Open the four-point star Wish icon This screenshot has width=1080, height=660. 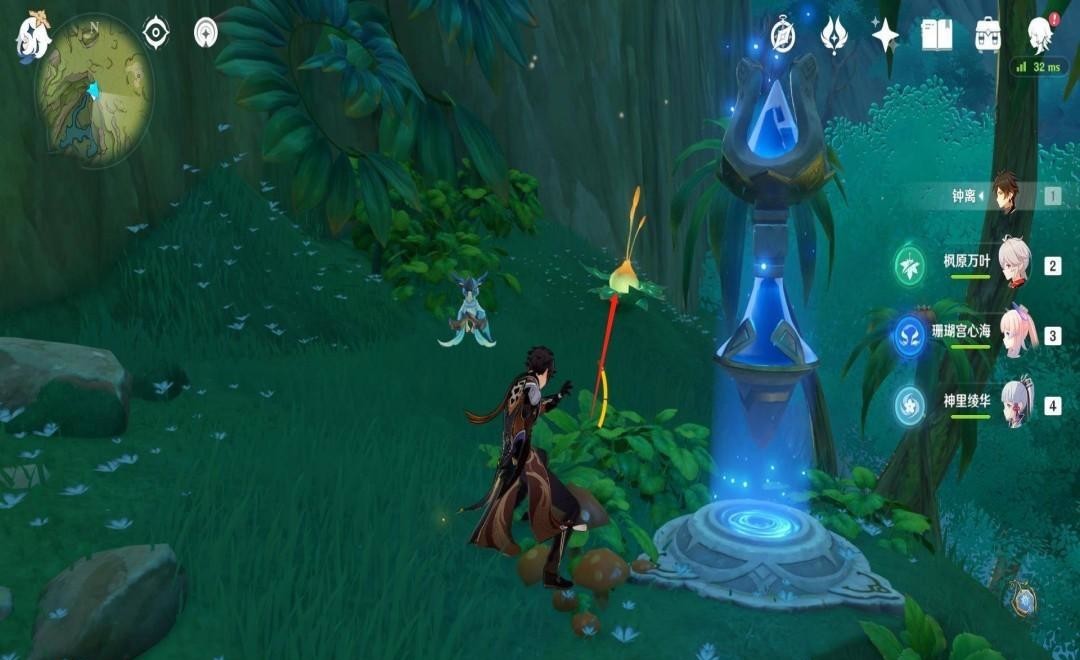(885, 36)
